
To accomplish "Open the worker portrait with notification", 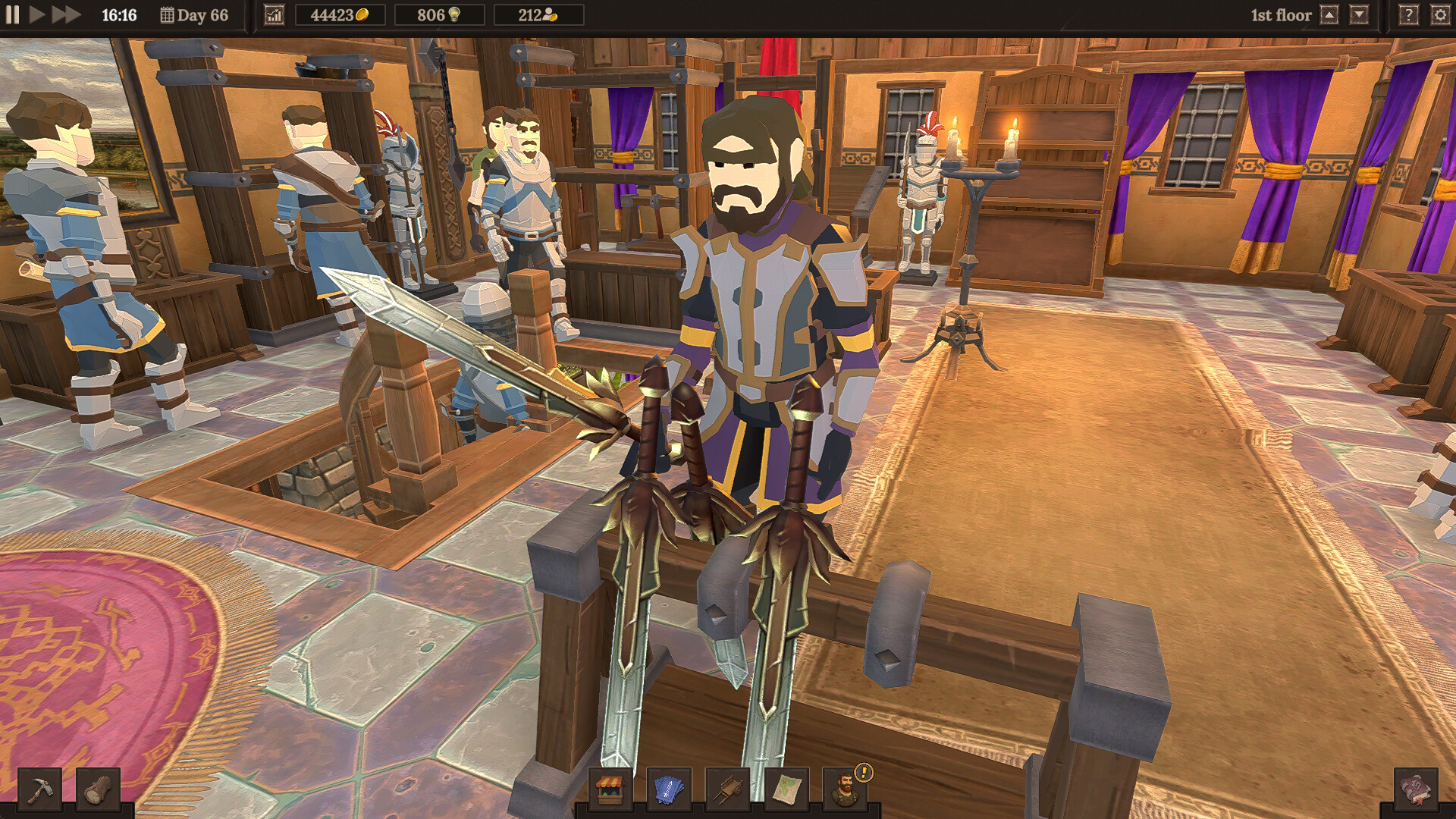I will [x=842, y=789].
